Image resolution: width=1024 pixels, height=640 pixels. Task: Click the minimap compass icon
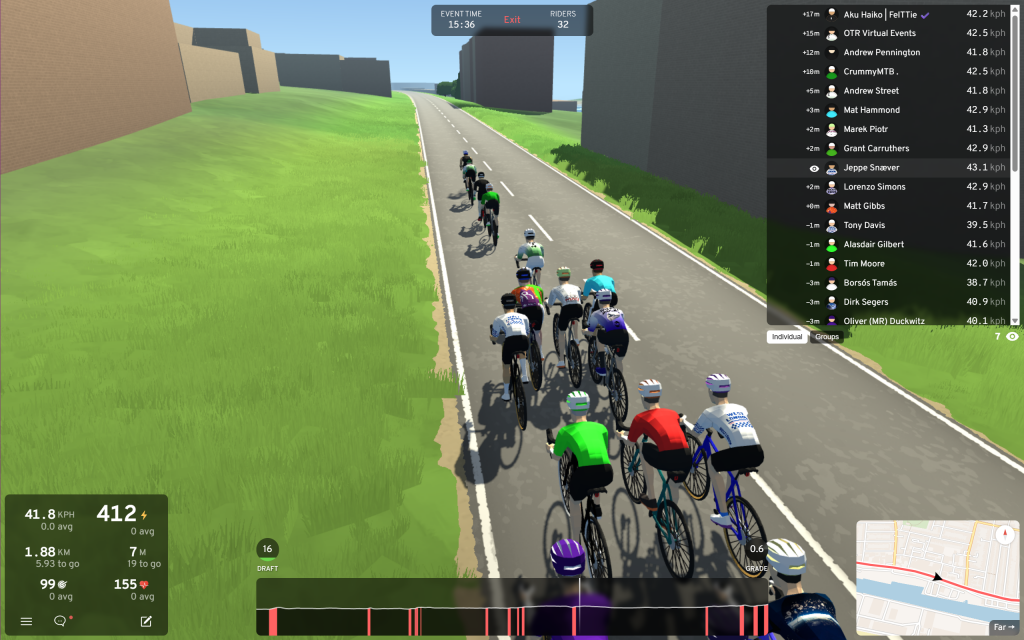point(1006,535)
